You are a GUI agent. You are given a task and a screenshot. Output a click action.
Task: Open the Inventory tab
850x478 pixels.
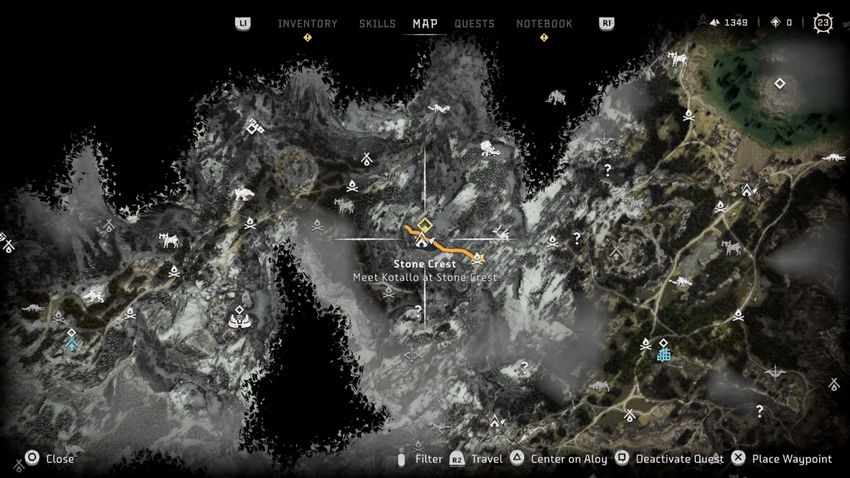(307, 24)
